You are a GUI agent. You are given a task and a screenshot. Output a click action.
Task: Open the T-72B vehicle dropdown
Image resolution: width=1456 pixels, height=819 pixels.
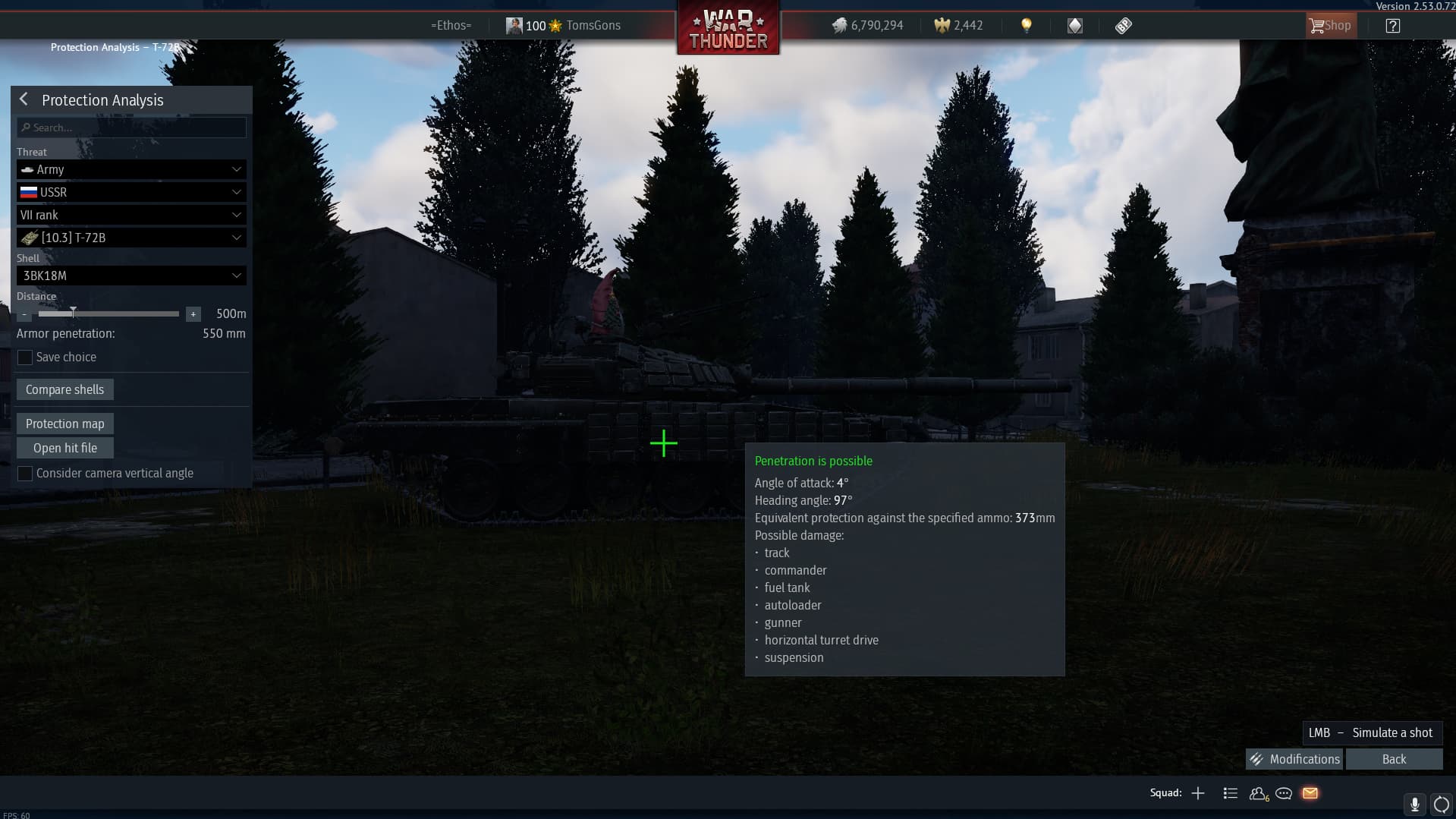click(131, 238)
